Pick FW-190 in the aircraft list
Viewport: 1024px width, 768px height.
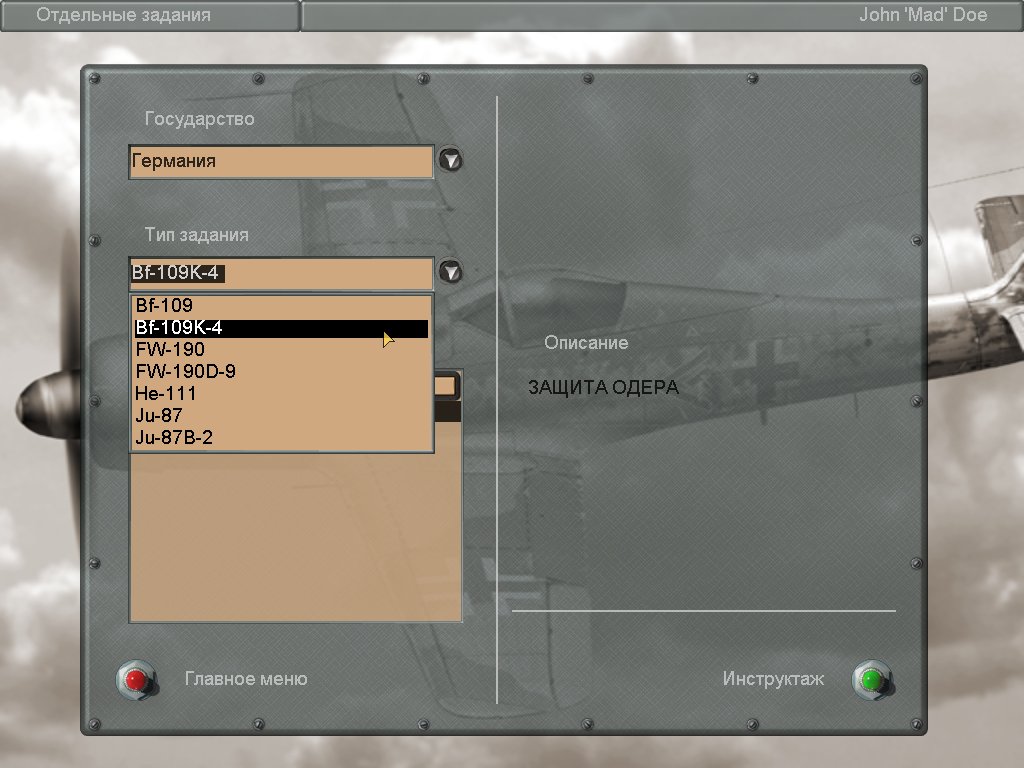(171, 350)
